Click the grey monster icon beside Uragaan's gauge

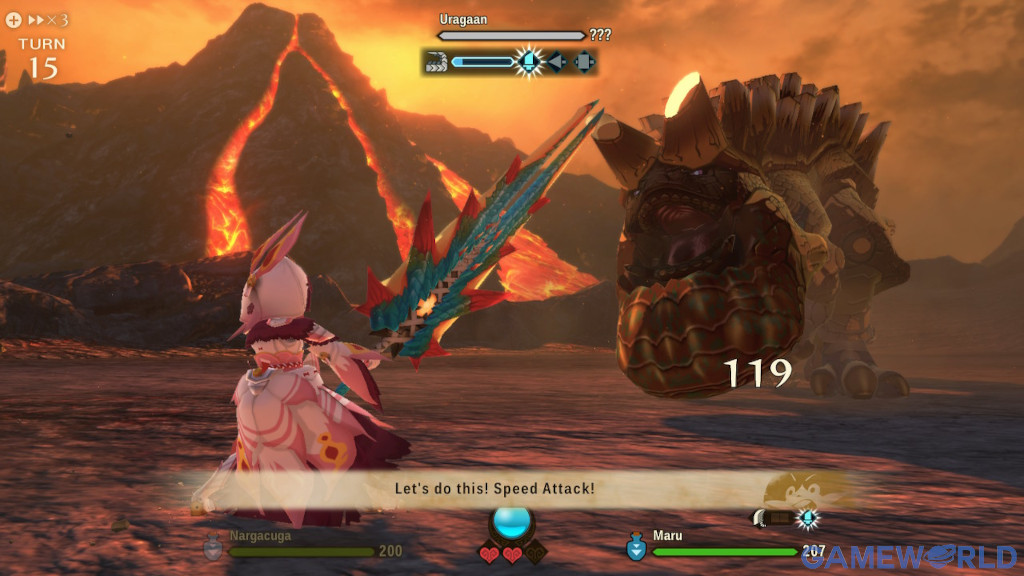435,62
